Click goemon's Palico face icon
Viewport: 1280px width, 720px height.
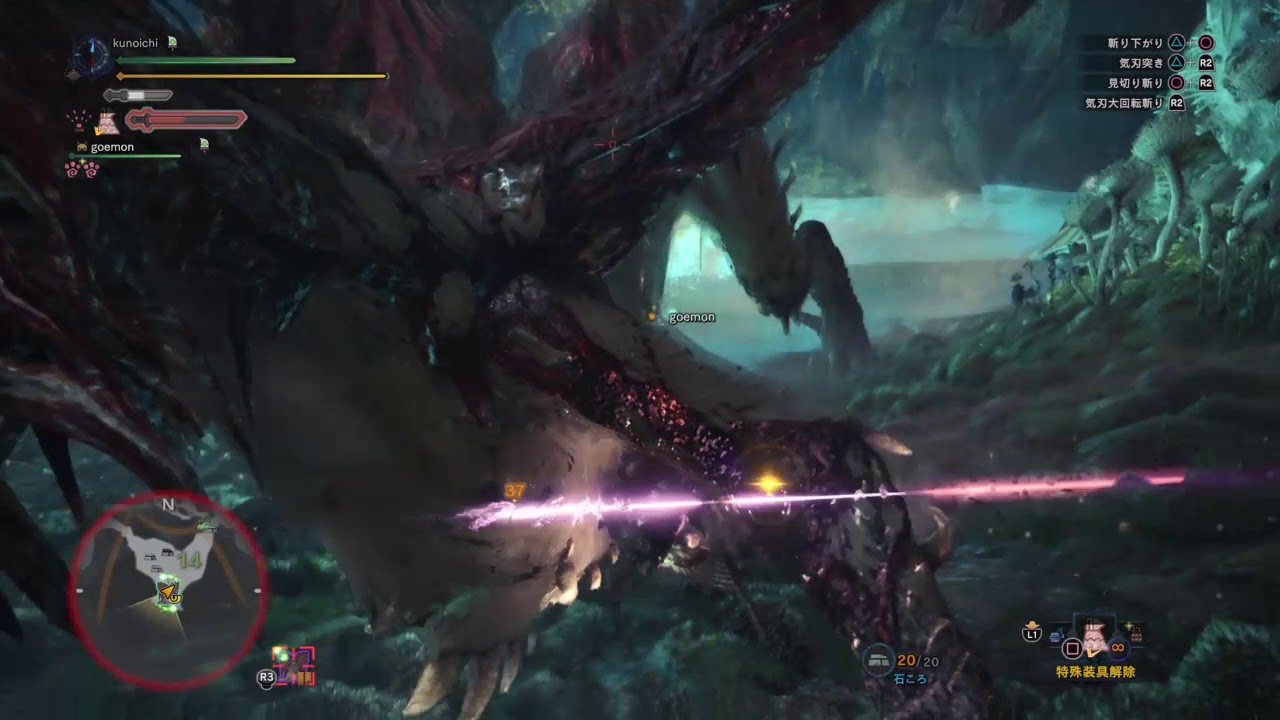(83, 147)
